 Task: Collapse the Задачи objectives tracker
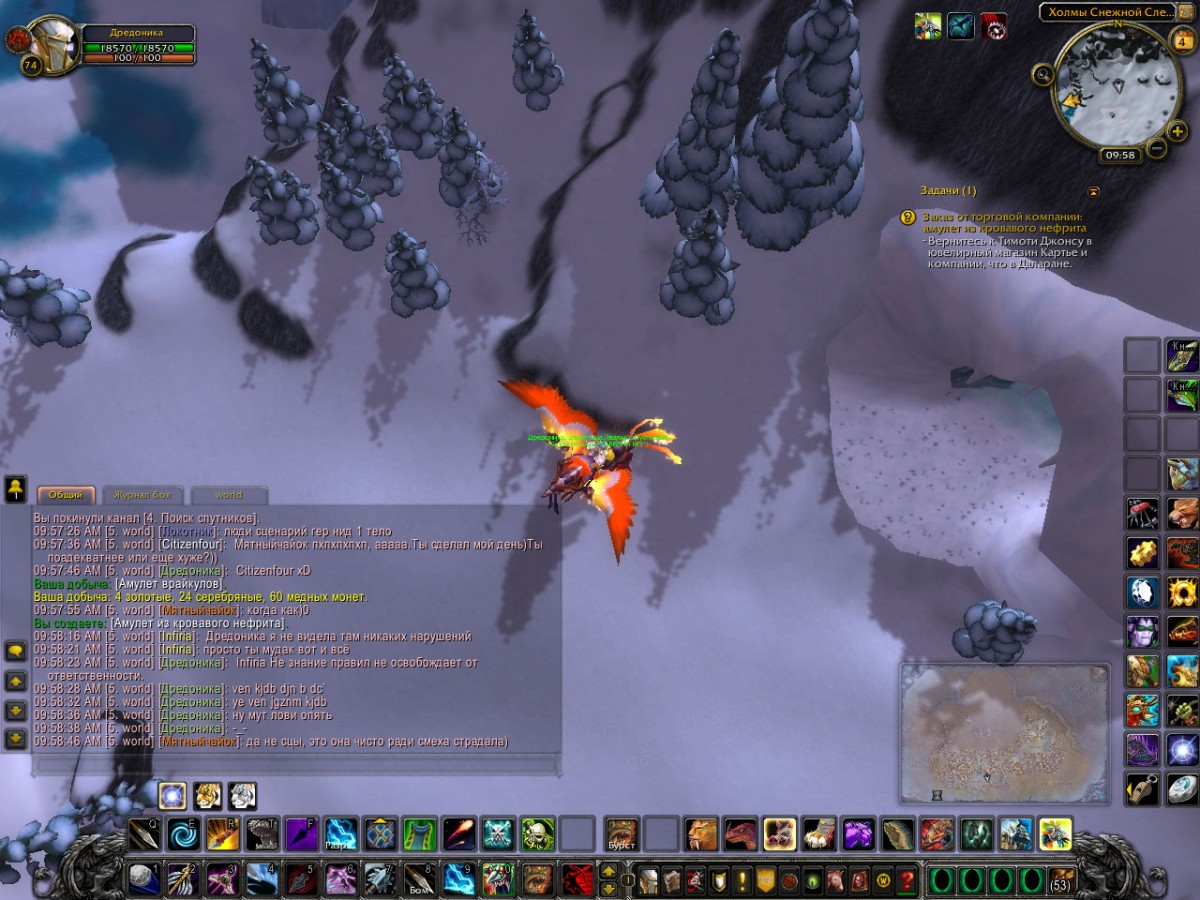(x=1094, y=191)
